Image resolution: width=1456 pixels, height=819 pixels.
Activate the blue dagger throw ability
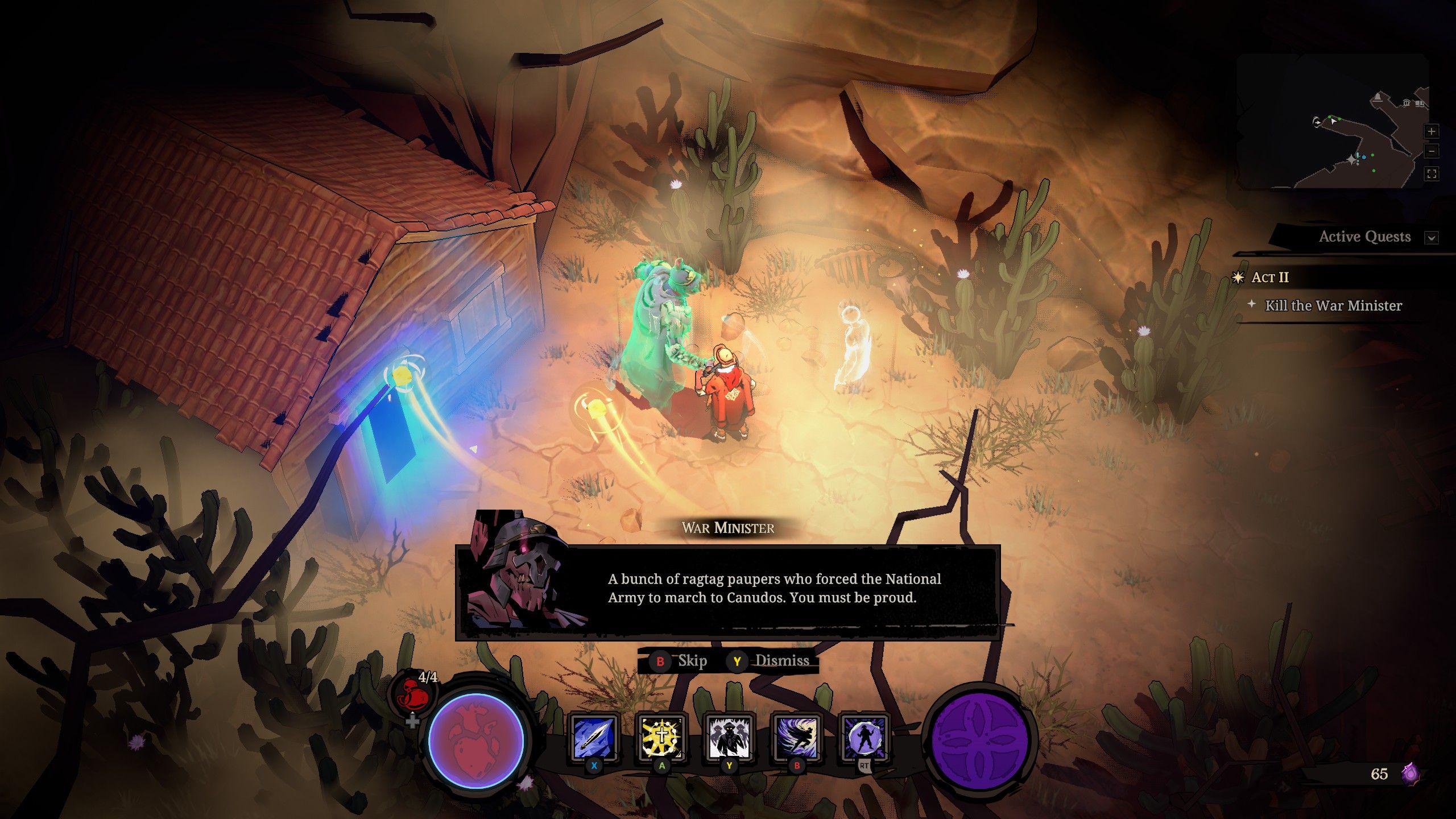pyautogui.click(x=594, y=738)
